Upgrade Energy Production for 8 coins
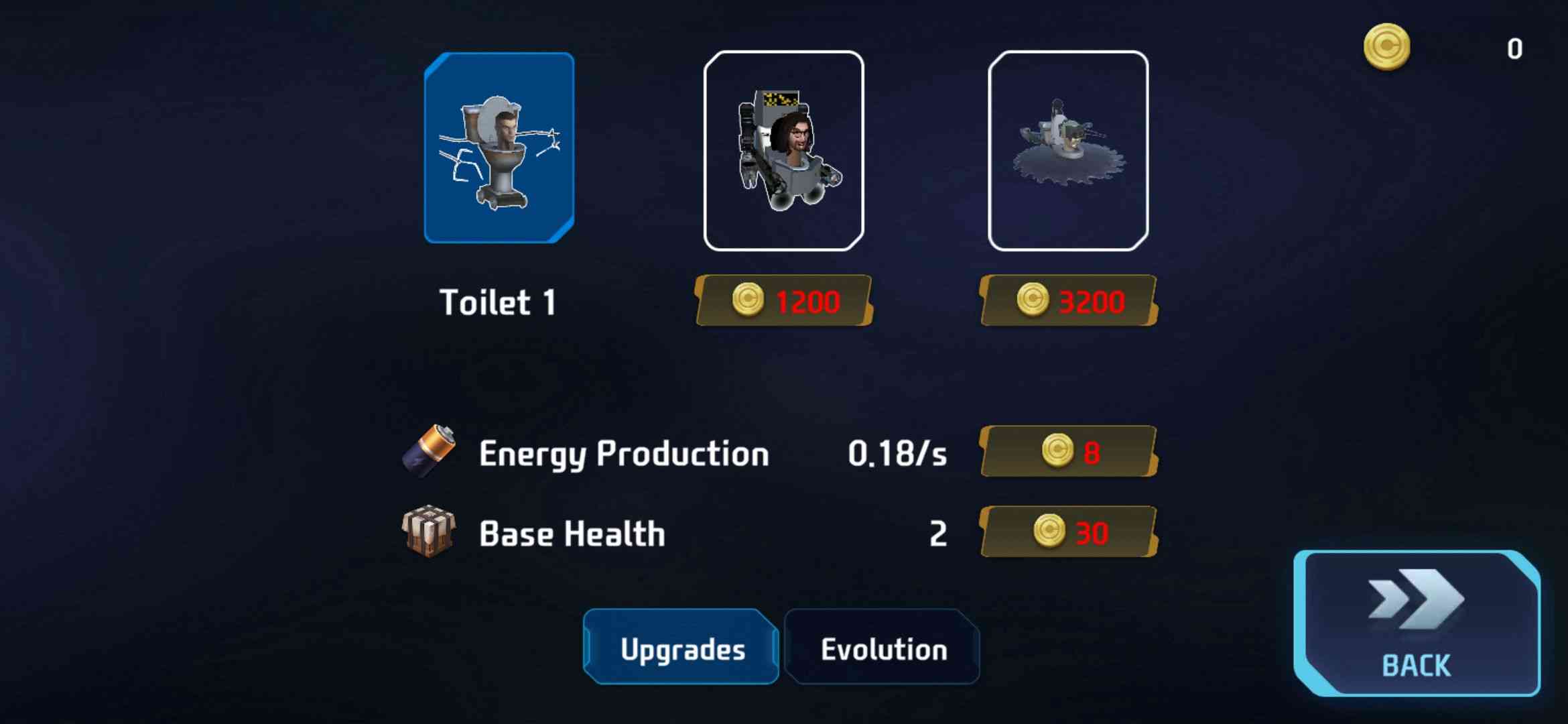 click(1069, 452)
